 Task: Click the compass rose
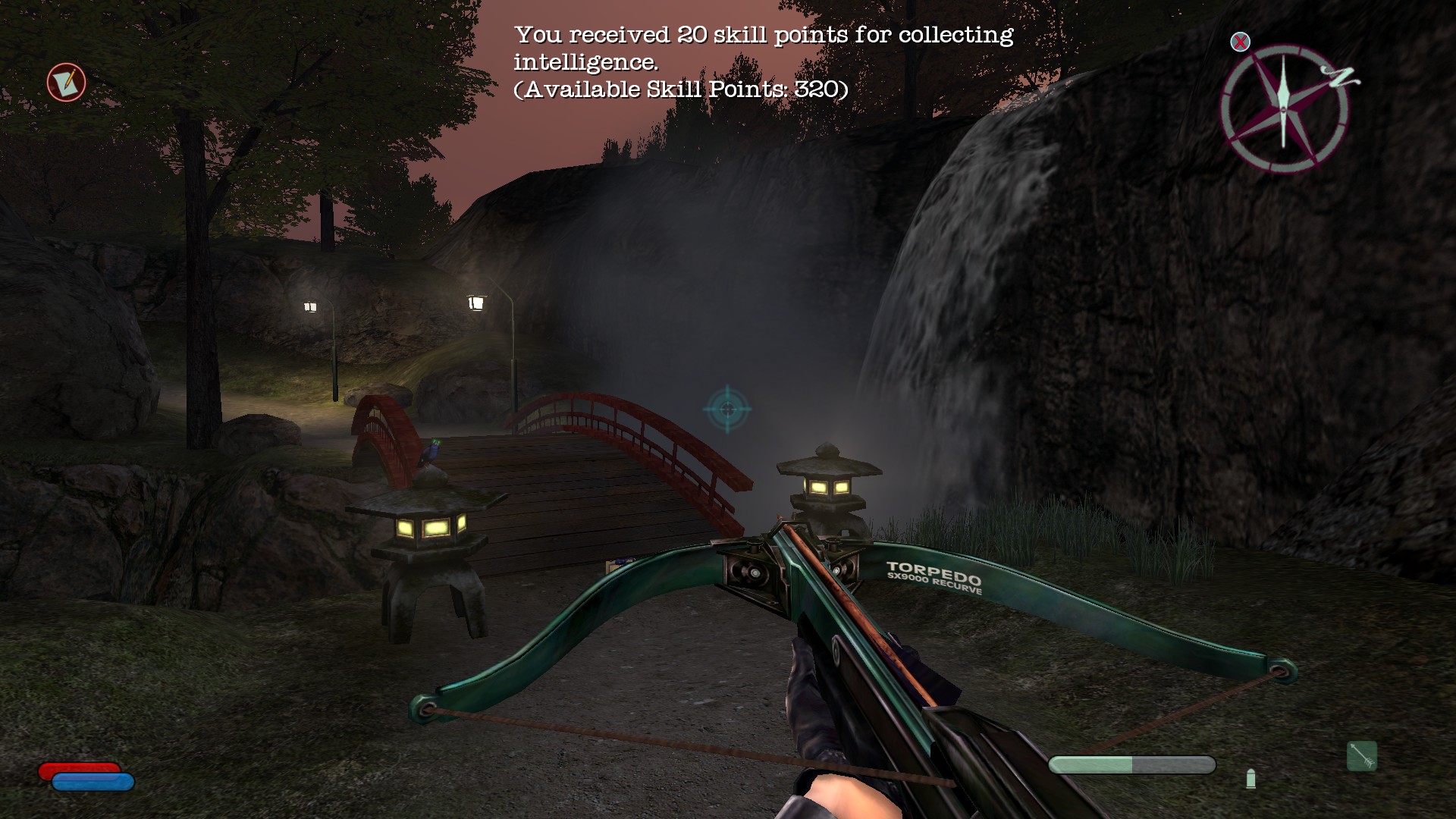pos(1284,108)
